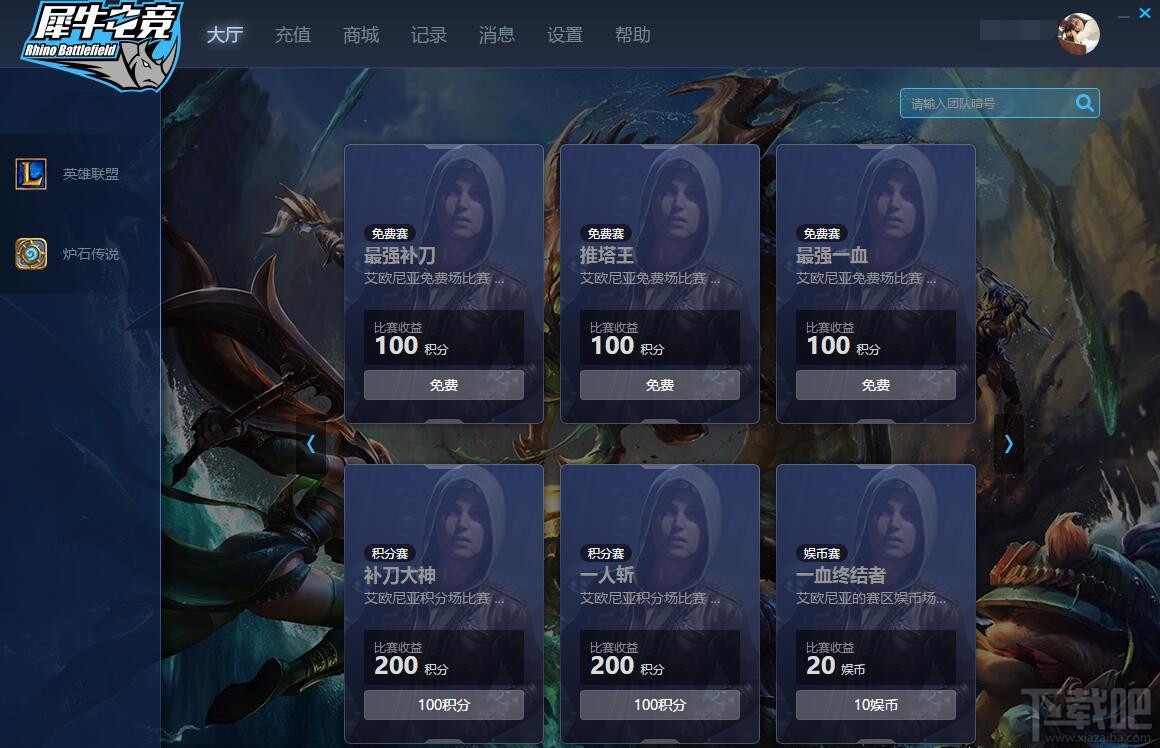This screenshot has height=748, width=1160.
Task: Select 英雄联盟 in the game sidebar
Action: pos(80,174)
